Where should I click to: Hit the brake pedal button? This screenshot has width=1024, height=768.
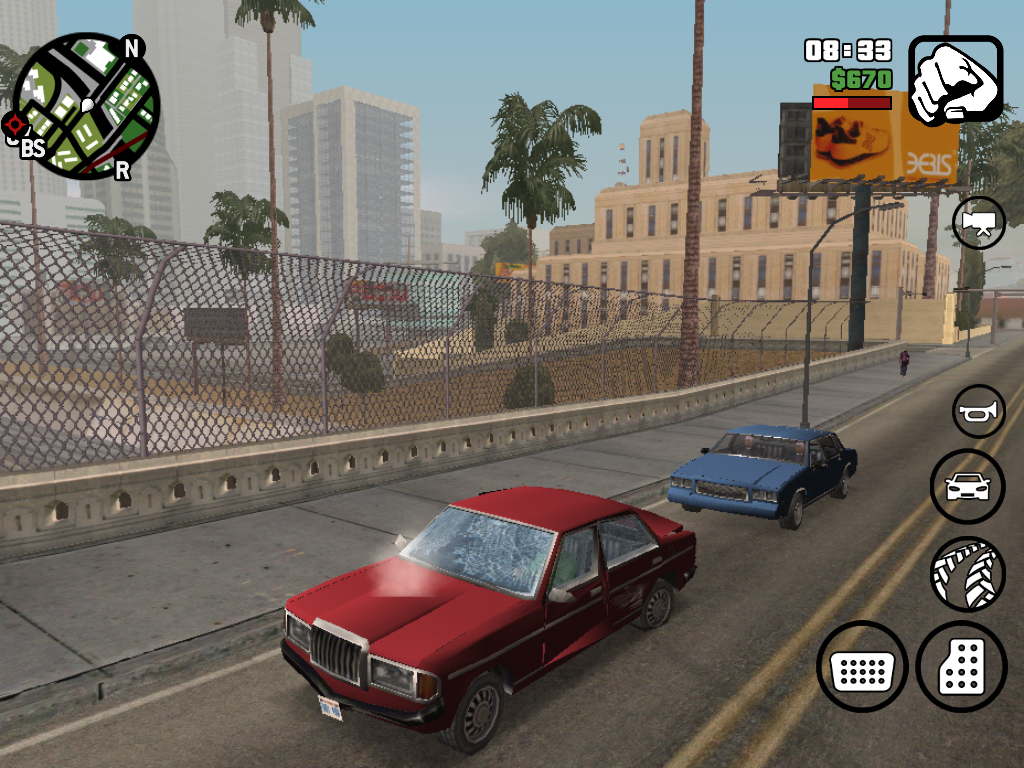(862, 667)
